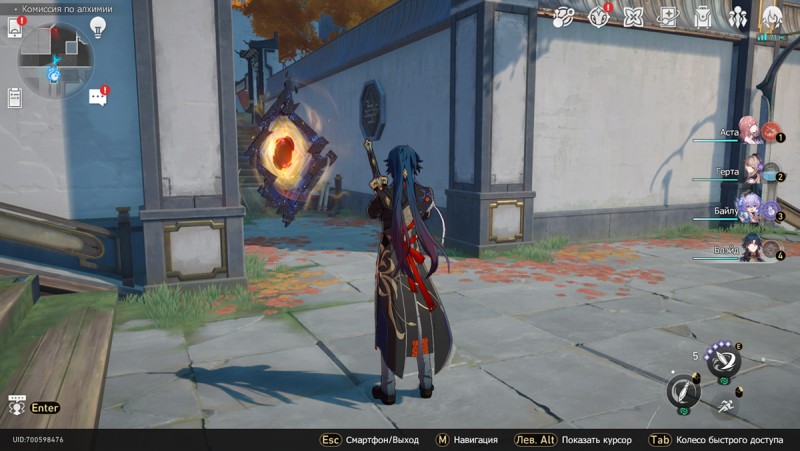Use the basic attack icon

[683, 389]
